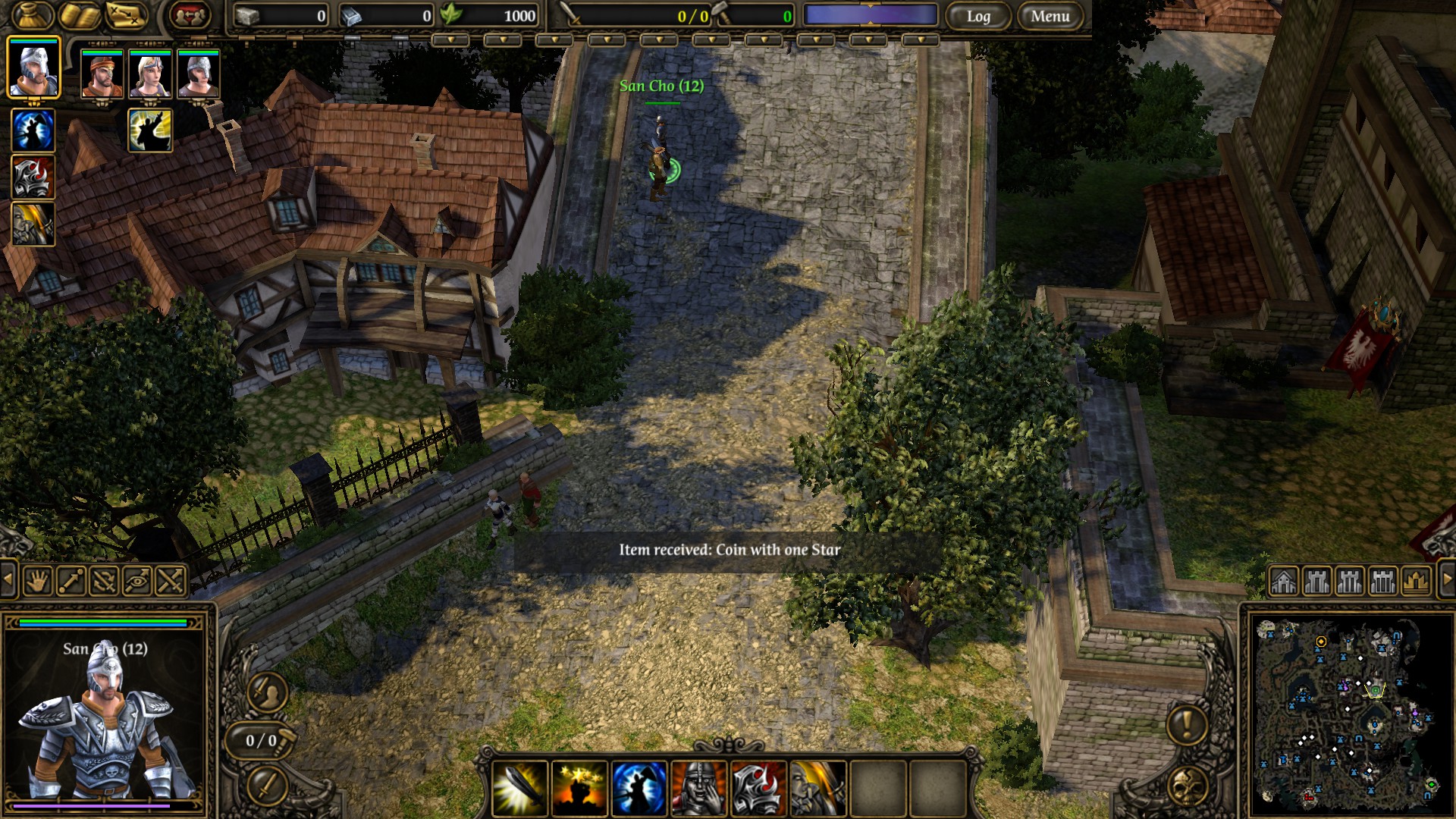Select the crown building category icon

point(1416,582)
